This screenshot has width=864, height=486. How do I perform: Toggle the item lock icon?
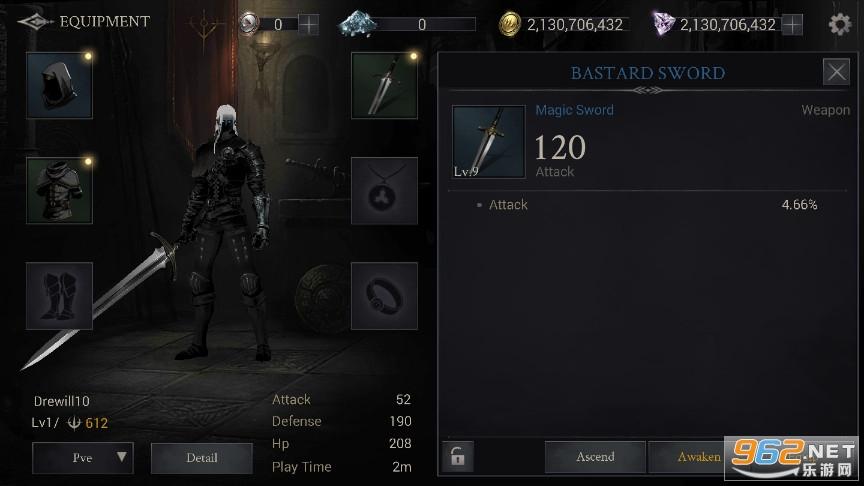point(457,458)
